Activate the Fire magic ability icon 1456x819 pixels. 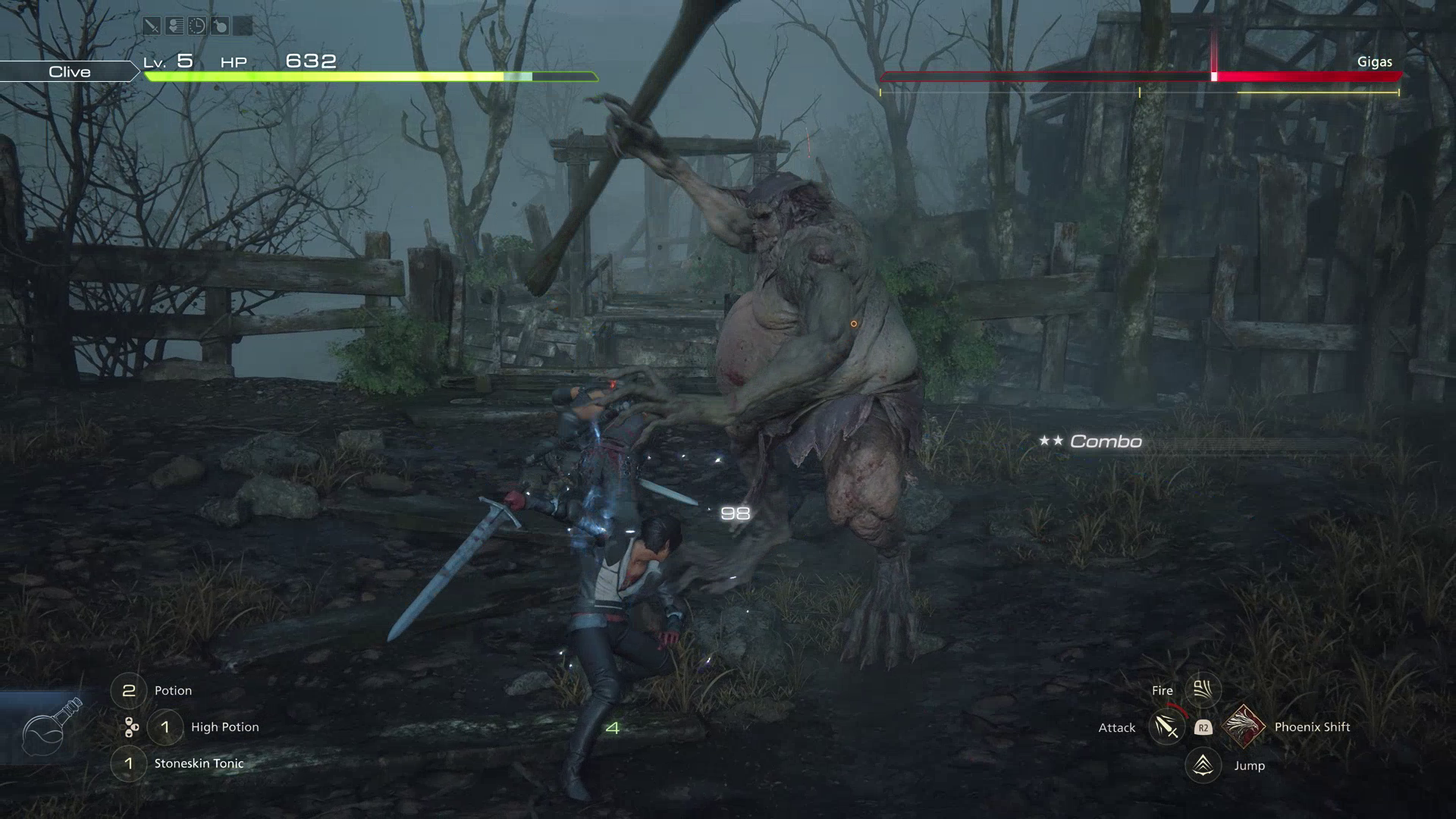coord(1202,689)
